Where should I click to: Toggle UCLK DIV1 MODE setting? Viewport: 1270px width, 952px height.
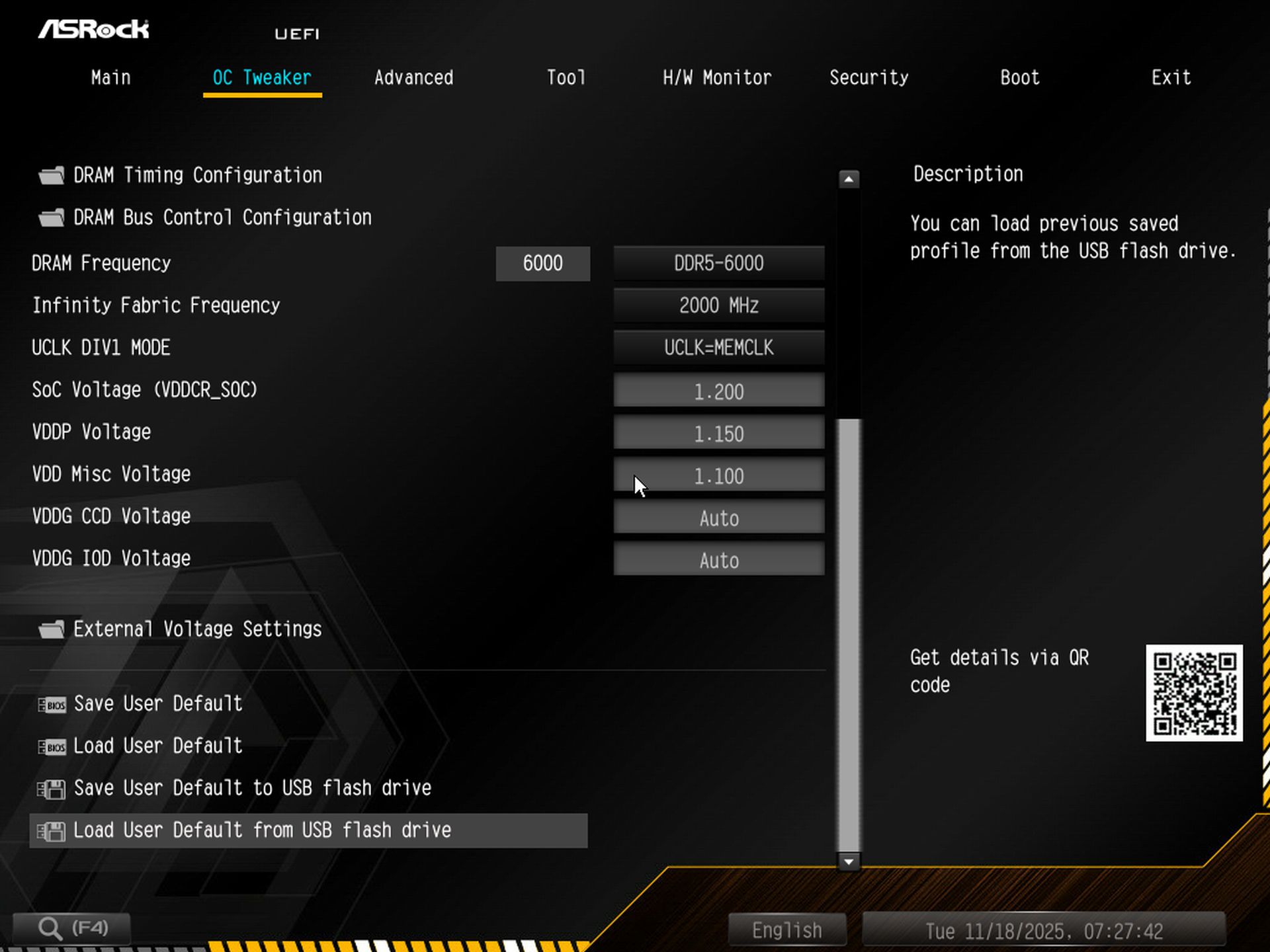click(718, 348)
